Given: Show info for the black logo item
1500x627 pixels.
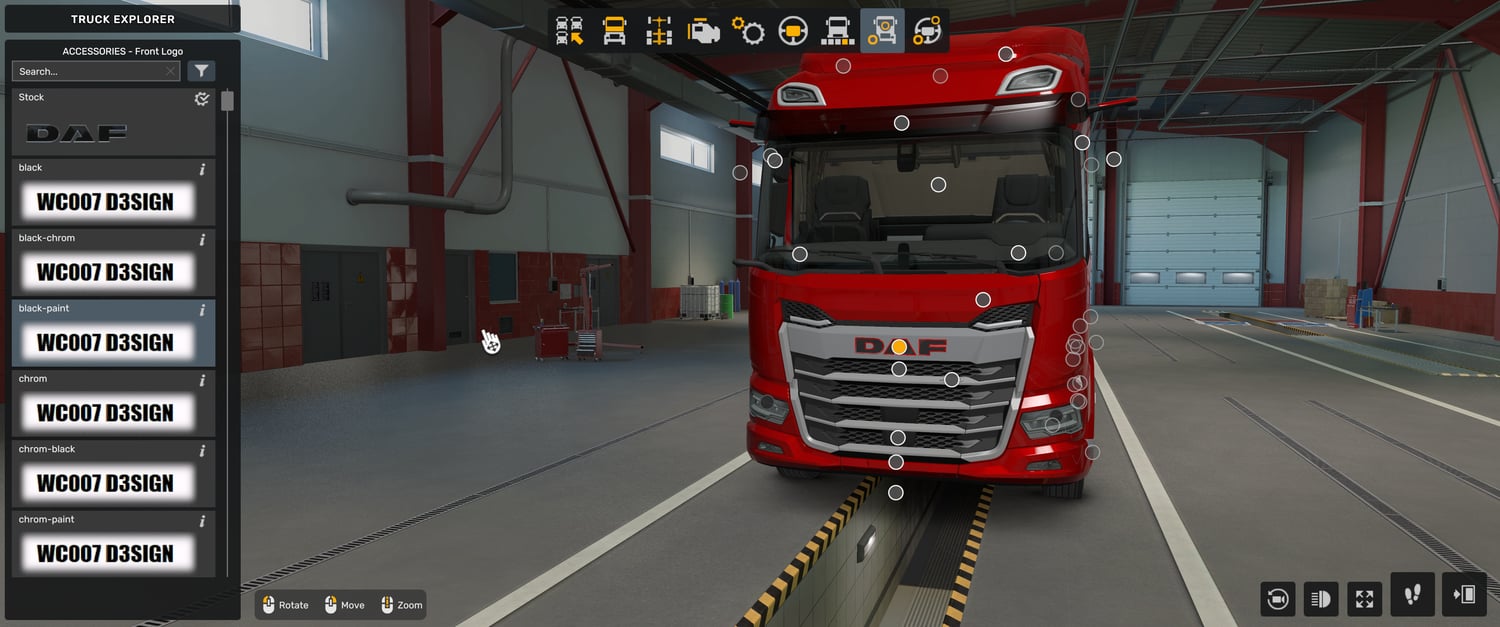Looking at the screenshot, I should tap(202, 169).
